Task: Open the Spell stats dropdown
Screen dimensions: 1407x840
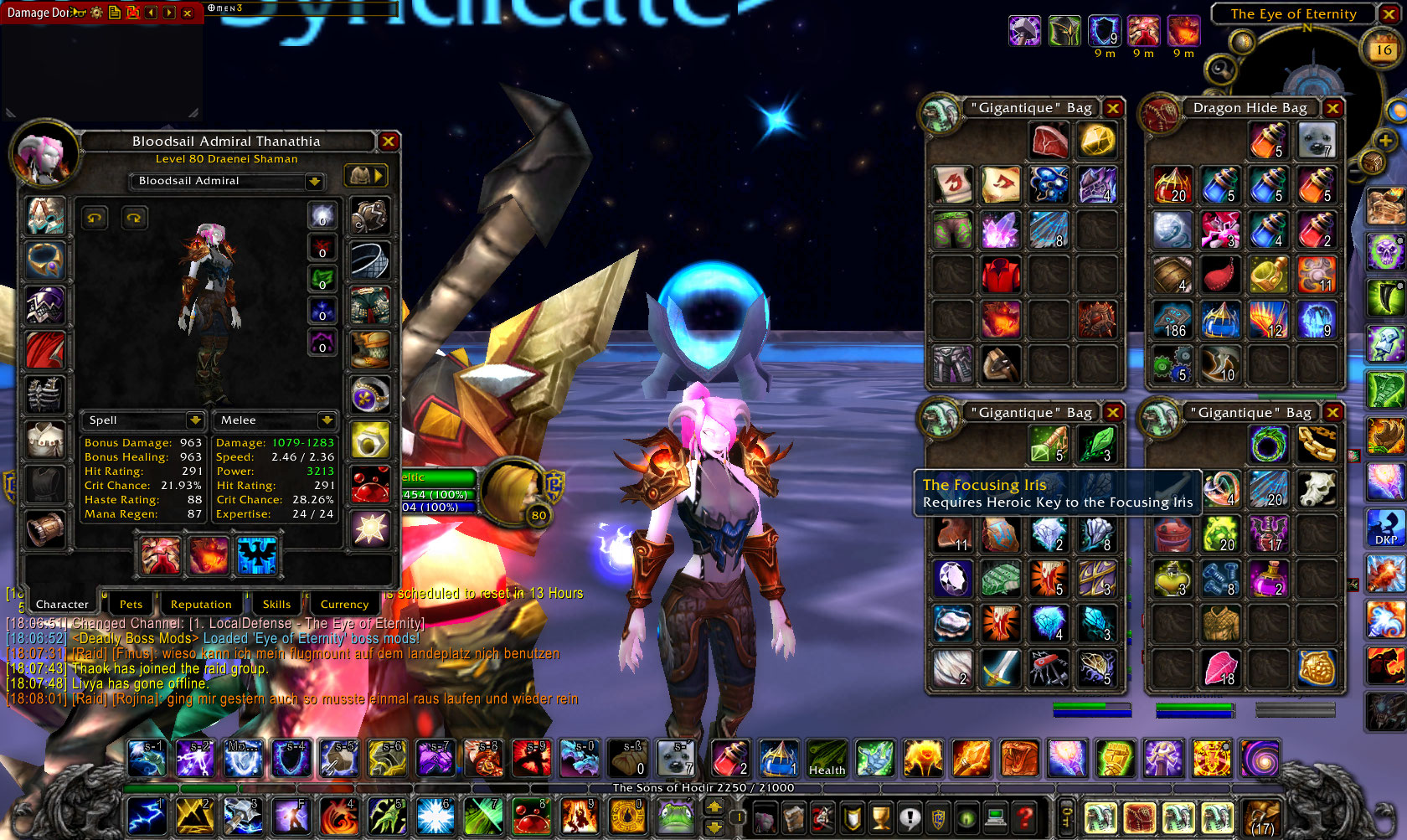Action: (195, 420)
